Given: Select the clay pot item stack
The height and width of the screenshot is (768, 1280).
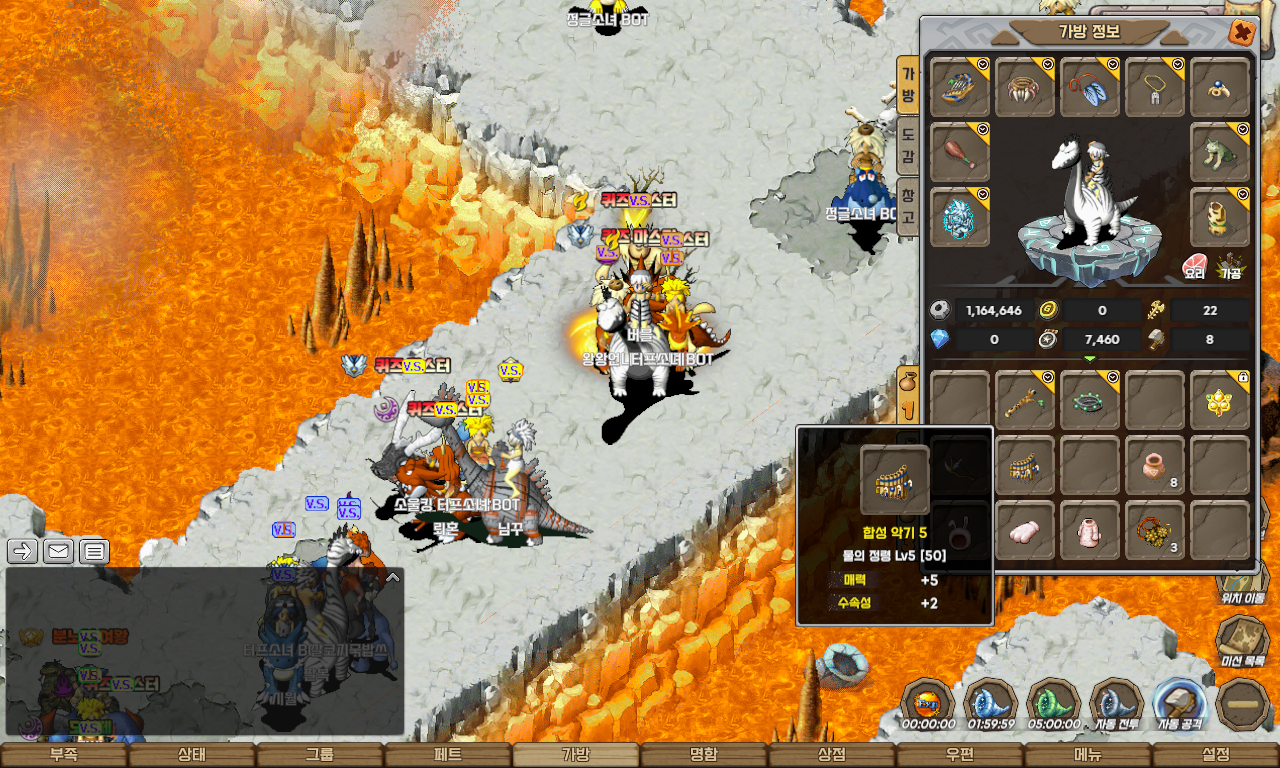Looking at the screenshot, I should coord(1155,465).
